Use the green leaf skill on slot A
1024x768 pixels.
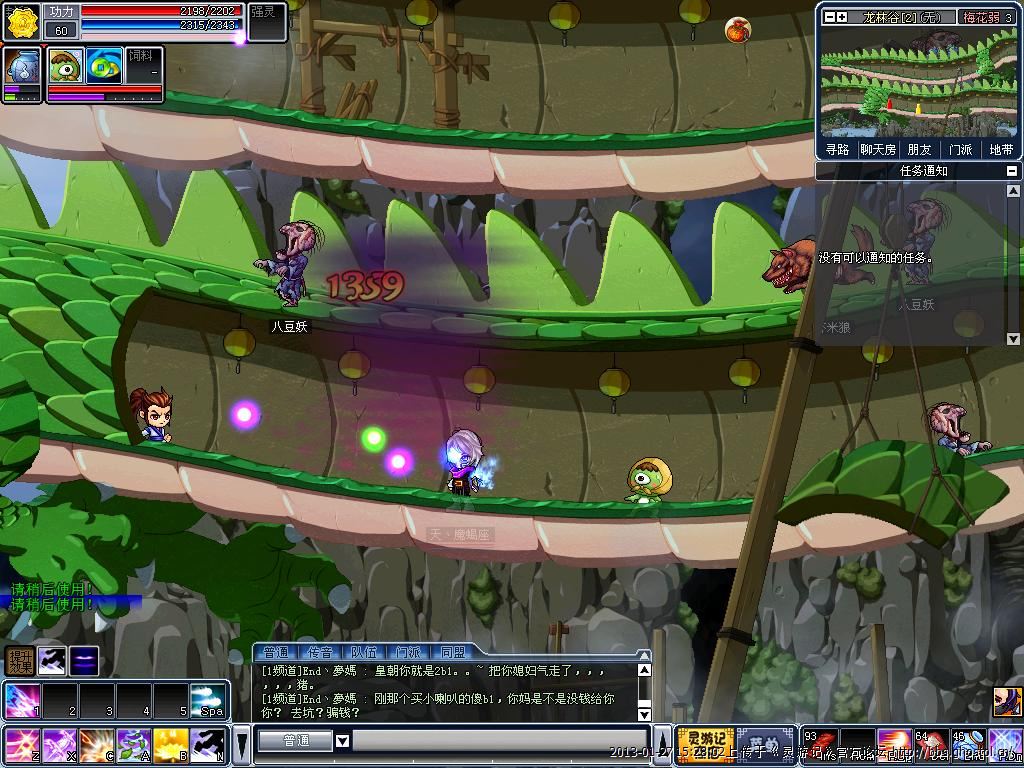point(134,745)
